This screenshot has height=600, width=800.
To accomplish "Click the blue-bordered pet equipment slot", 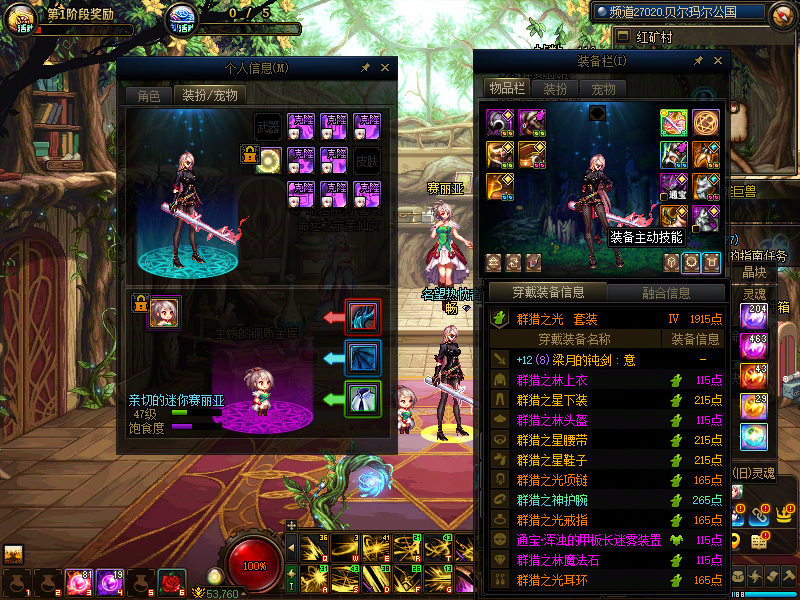I will (x=362, y=357).
